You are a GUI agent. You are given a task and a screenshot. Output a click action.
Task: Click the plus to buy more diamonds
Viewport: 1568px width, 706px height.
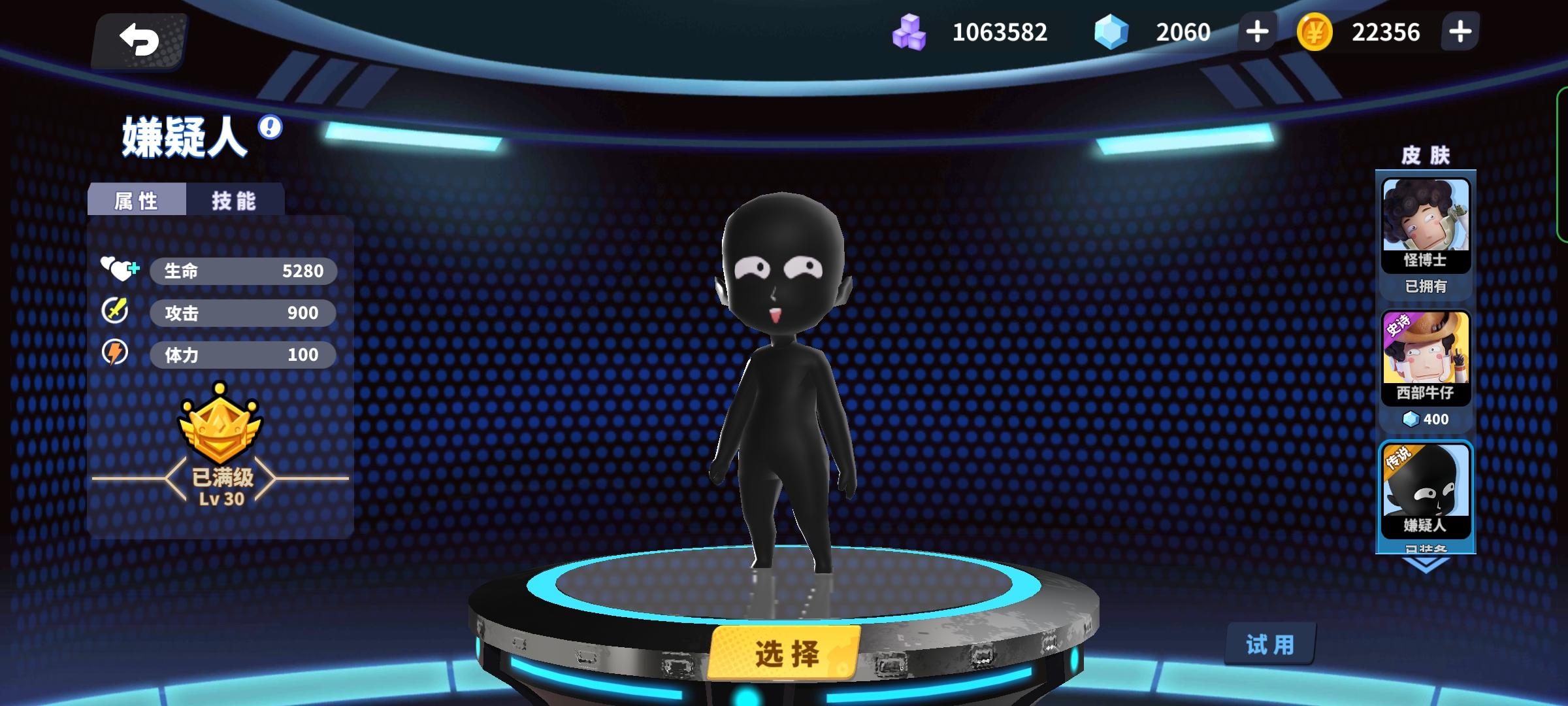[x=1256, y=31]
